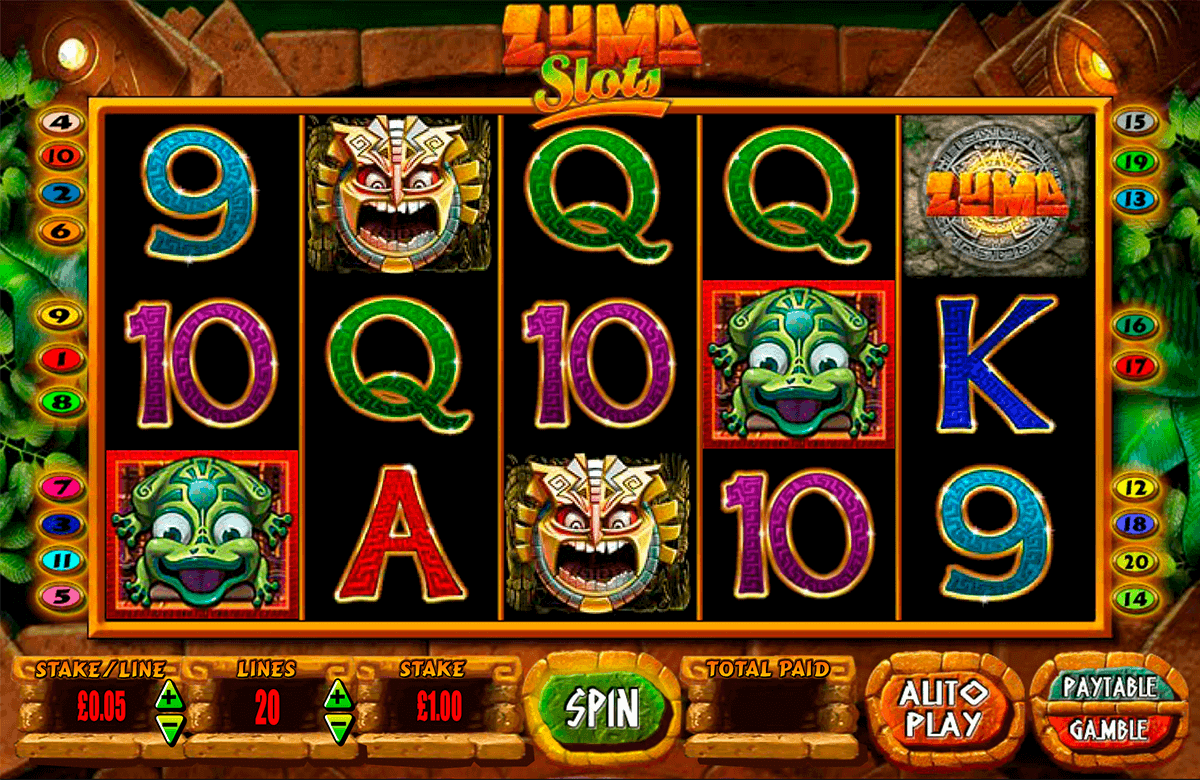Select payline marker number 12

[x=1135, y=488]
